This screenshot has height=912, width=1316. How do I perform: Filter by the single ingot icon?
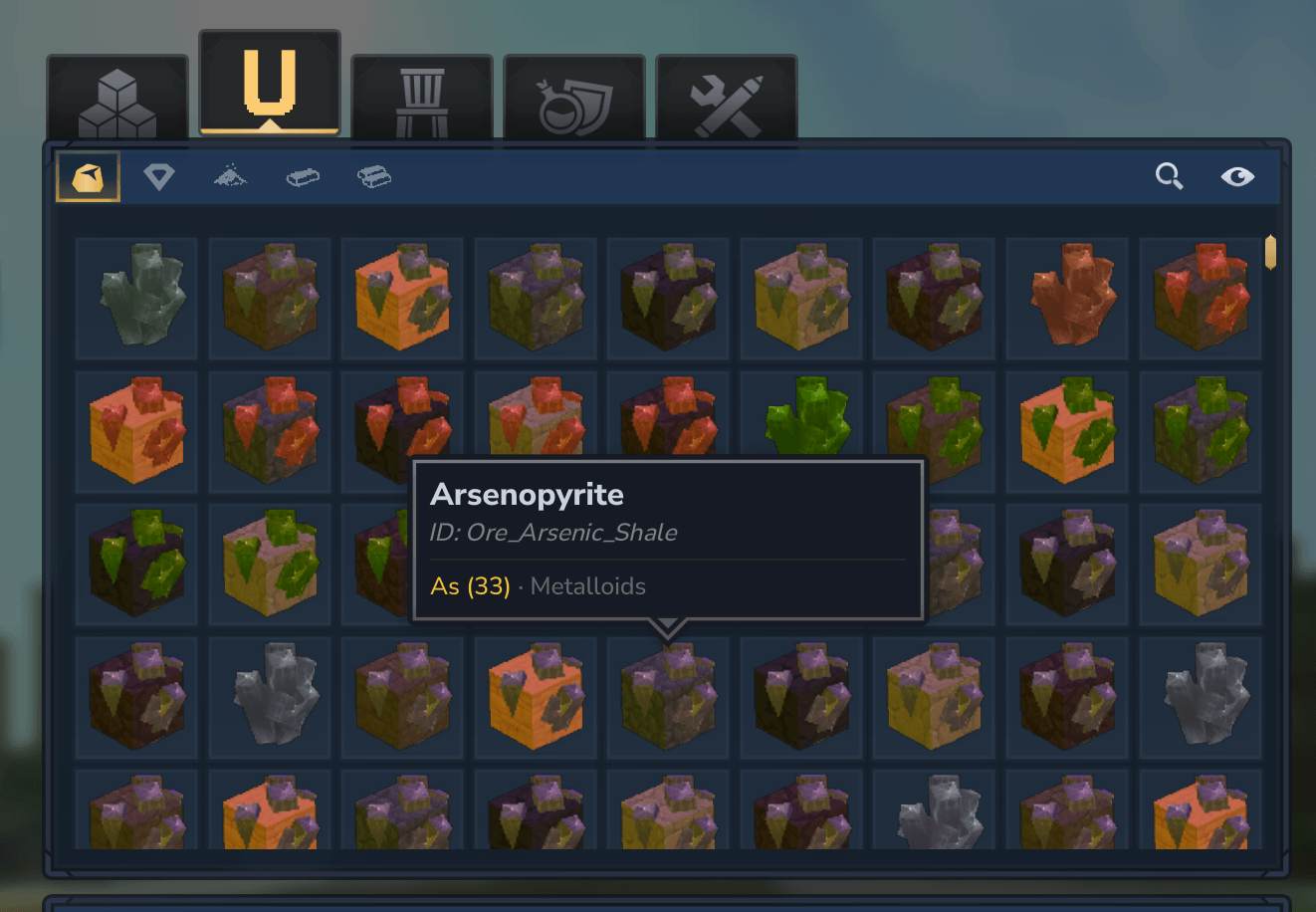pyautogui.click(x=303, y=177)
